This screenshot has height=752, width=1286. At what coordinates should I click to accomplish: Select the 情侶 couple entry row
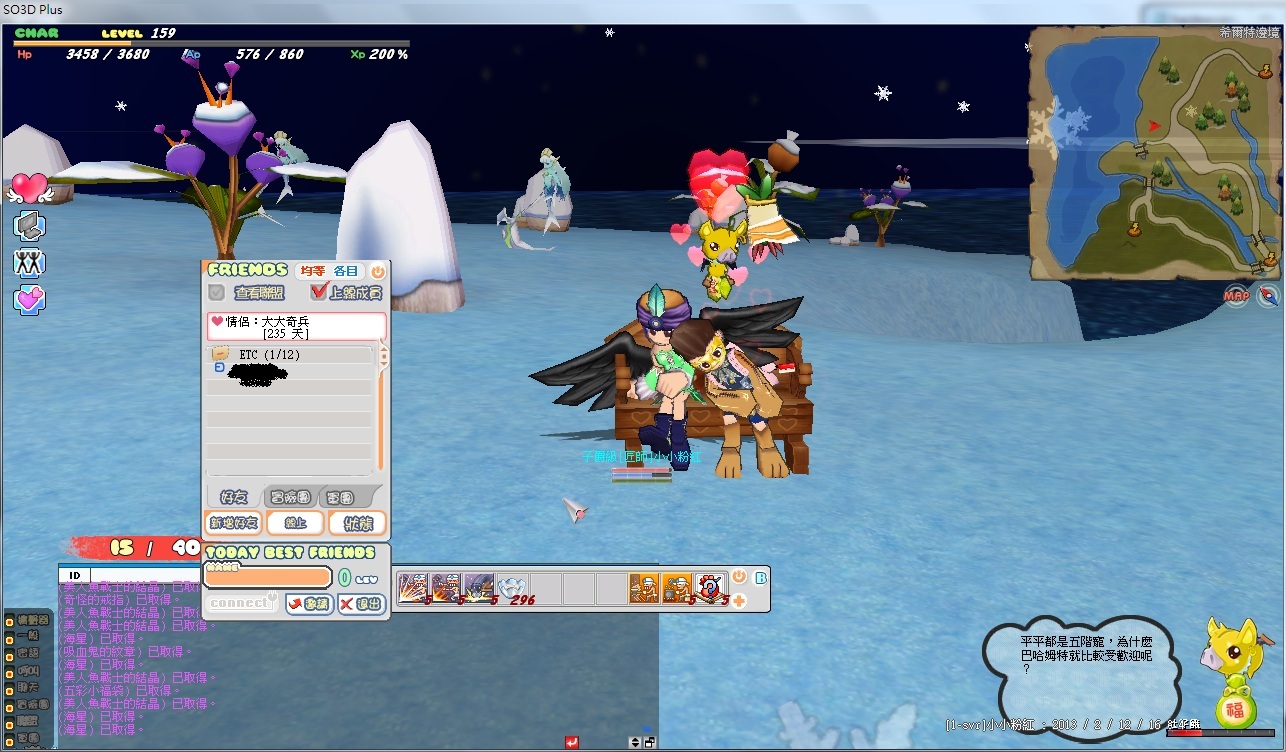tap(296, 327)
